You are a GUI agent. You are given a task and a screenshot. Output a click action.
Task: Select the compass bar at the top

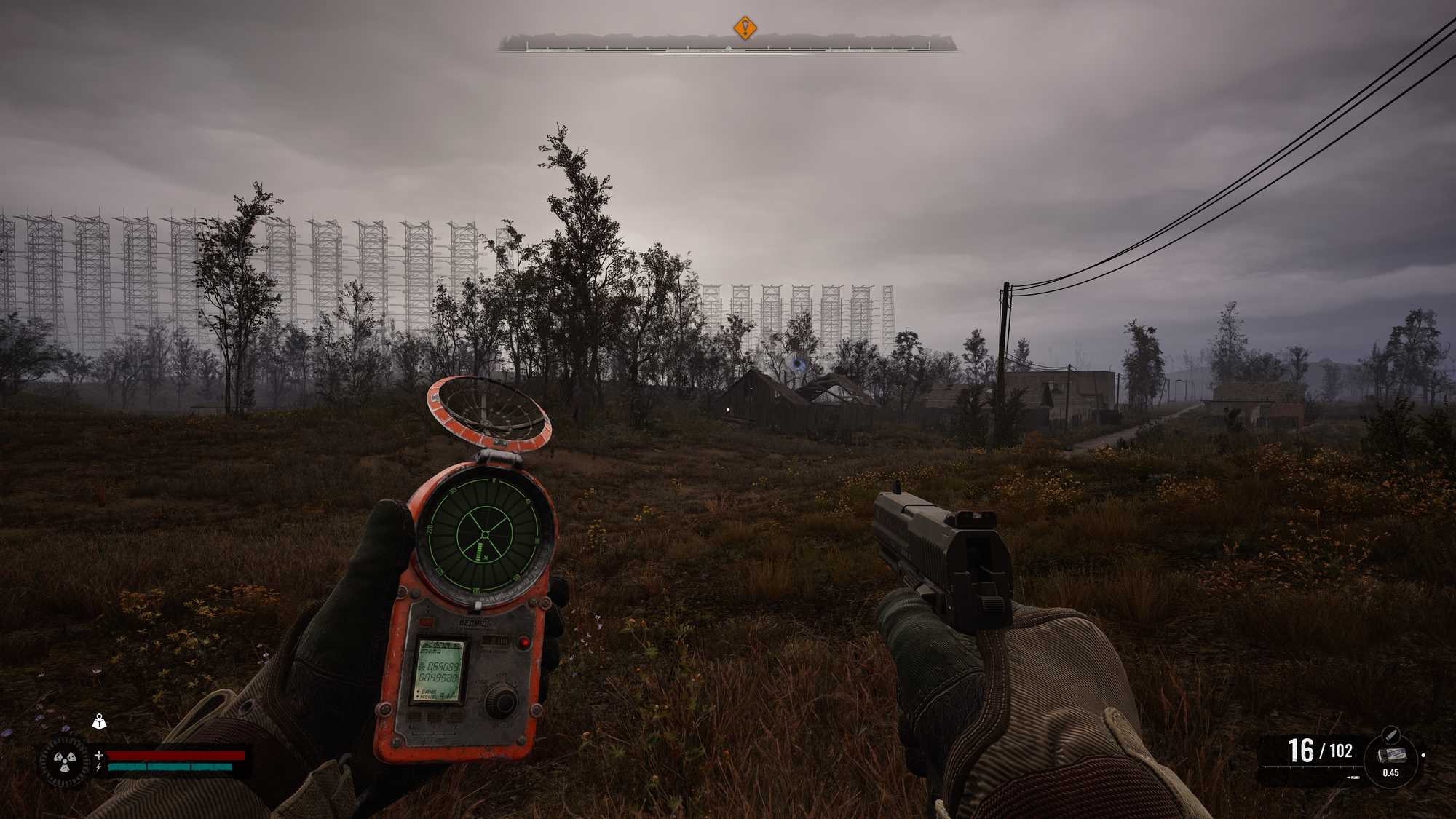pos(727,44)
